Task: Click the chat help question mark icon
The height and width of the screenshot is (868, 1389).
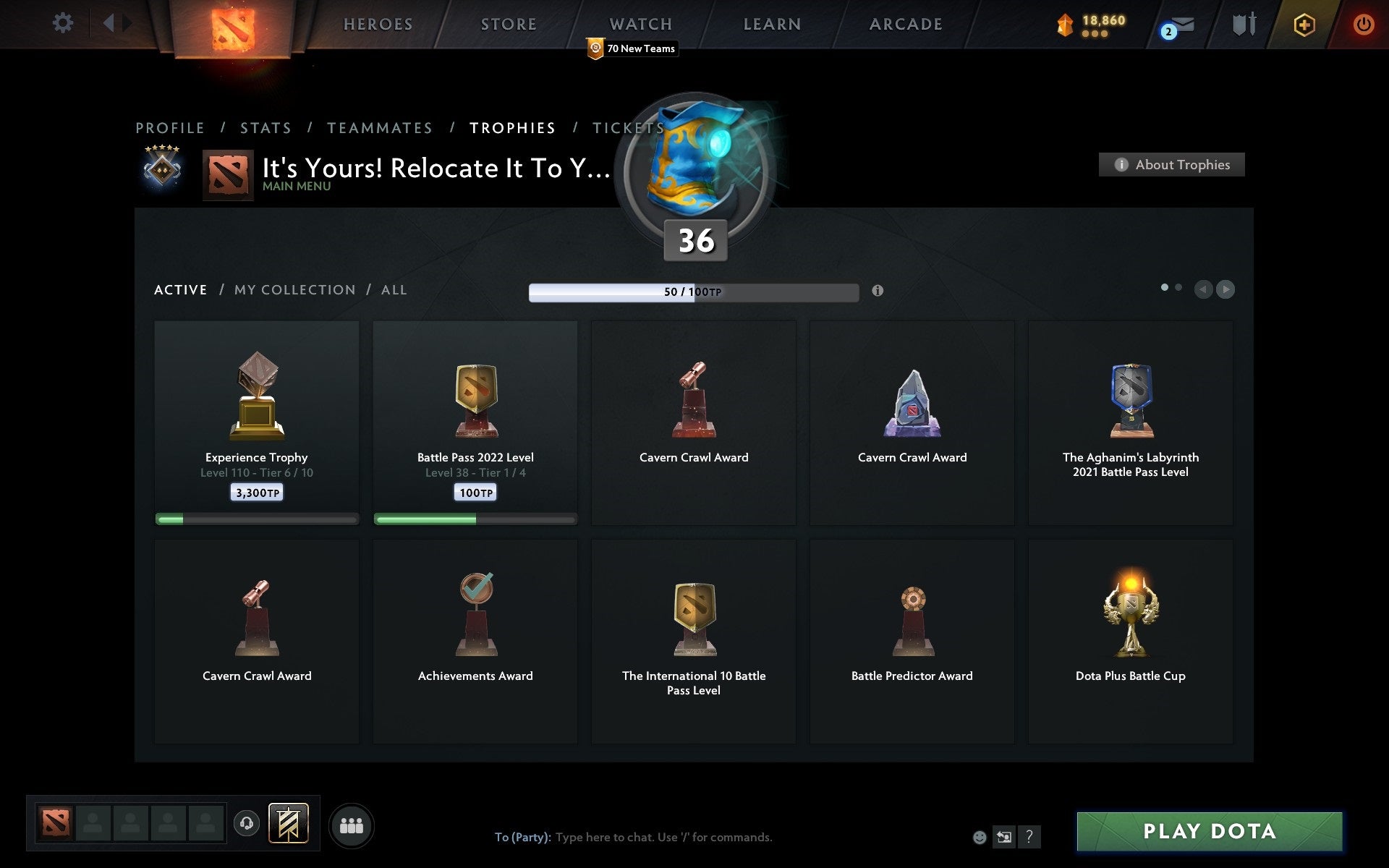Action: [x=1029, y=838]
